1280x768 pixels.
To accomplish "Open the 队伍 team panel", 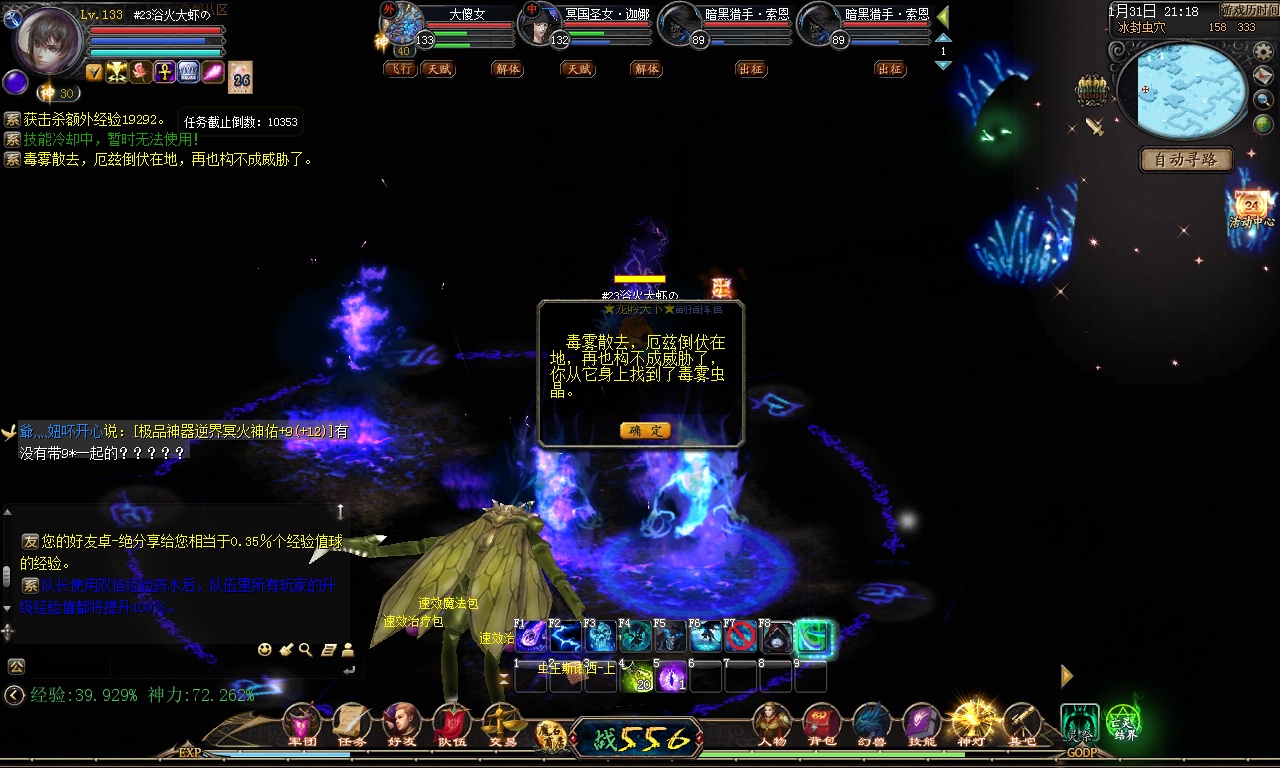I will click(x=451, y=723).
